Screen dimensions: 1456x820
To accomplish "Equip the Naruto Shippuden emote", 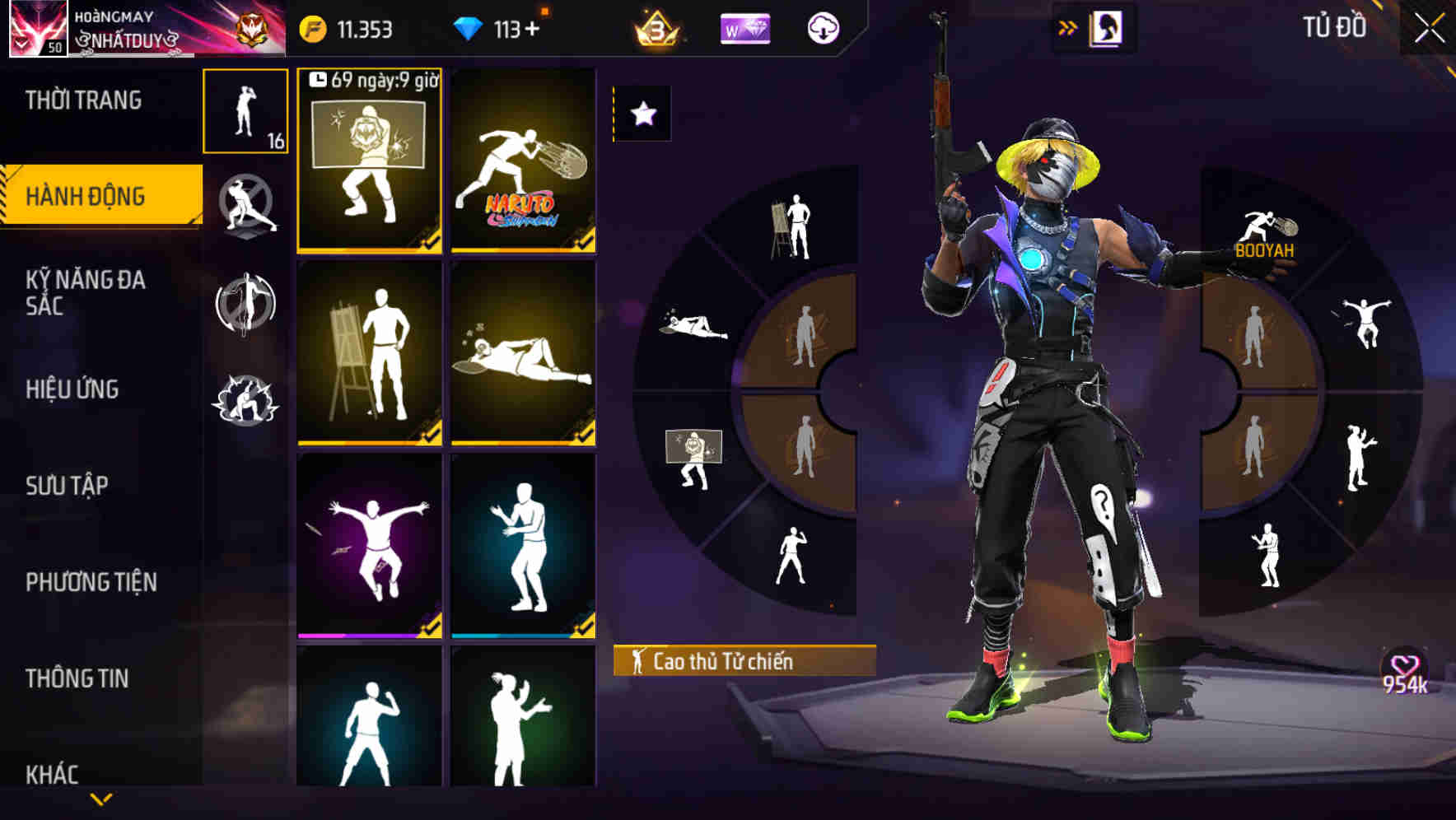I will tap(525, 161).
